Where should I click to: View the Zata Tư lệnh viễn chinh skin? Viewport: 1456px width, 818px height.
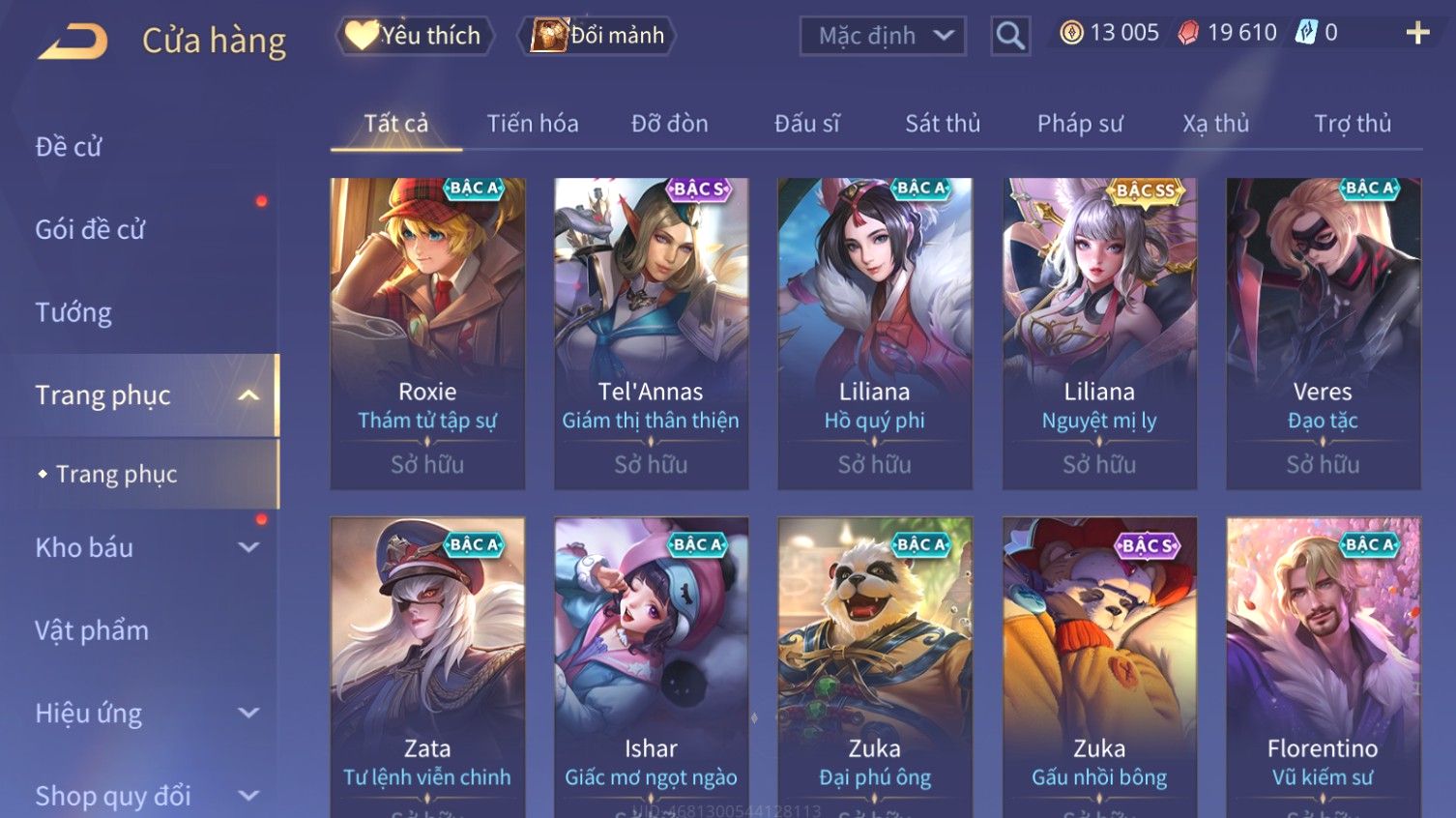click(x=427, y=667)
